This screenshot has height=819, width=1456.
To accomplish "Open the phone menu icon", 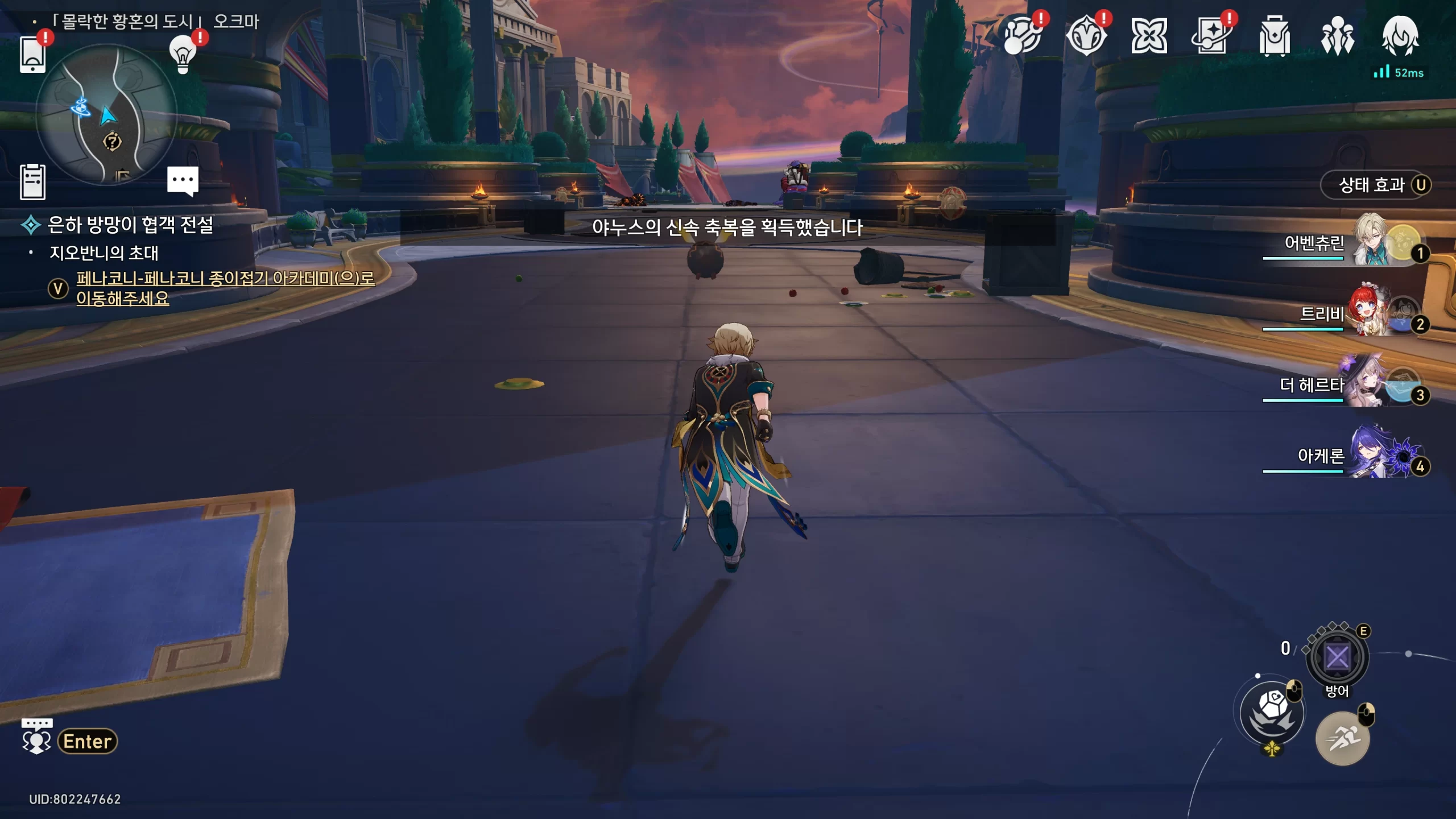I will tap(32, 55).
